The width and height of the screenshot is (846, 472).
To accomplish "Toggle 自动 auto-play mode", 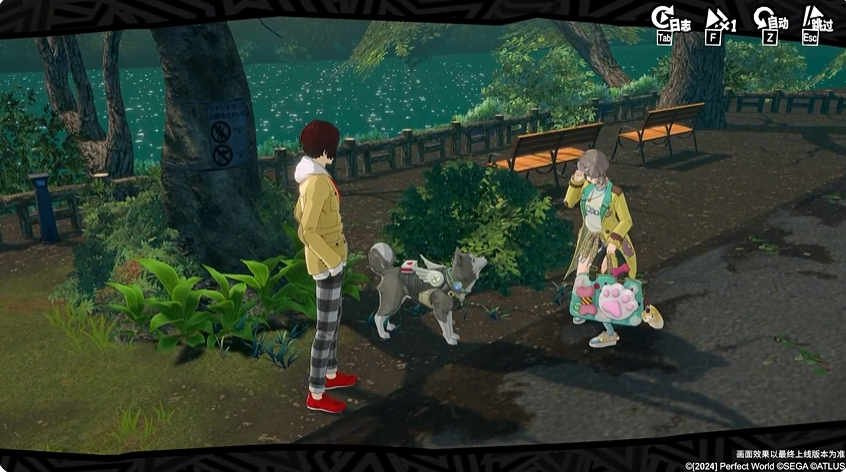I will (x=768, y=22).
